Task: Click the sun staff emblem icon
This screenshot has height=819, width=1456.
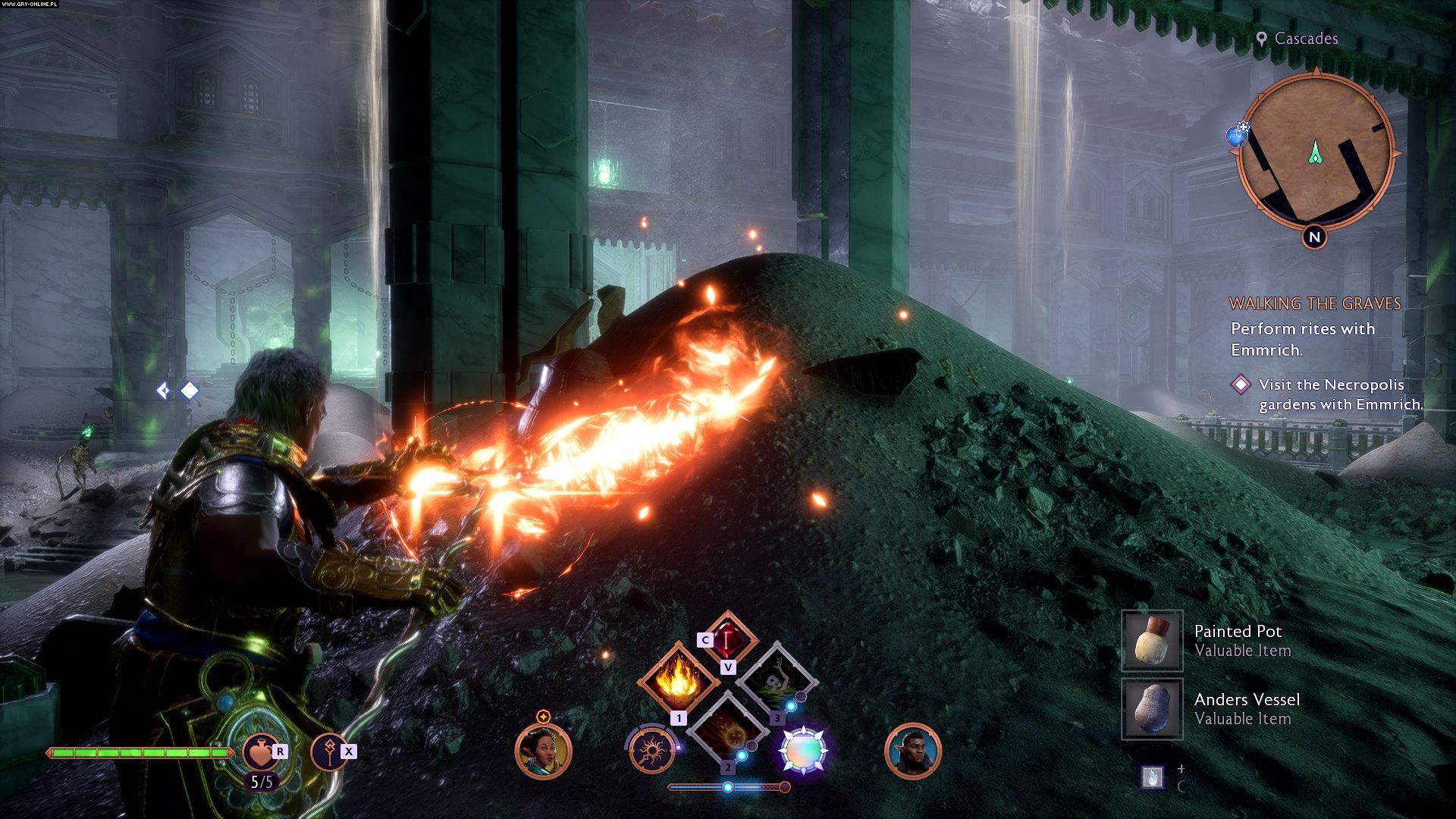Action: click(x=651, y=751)
